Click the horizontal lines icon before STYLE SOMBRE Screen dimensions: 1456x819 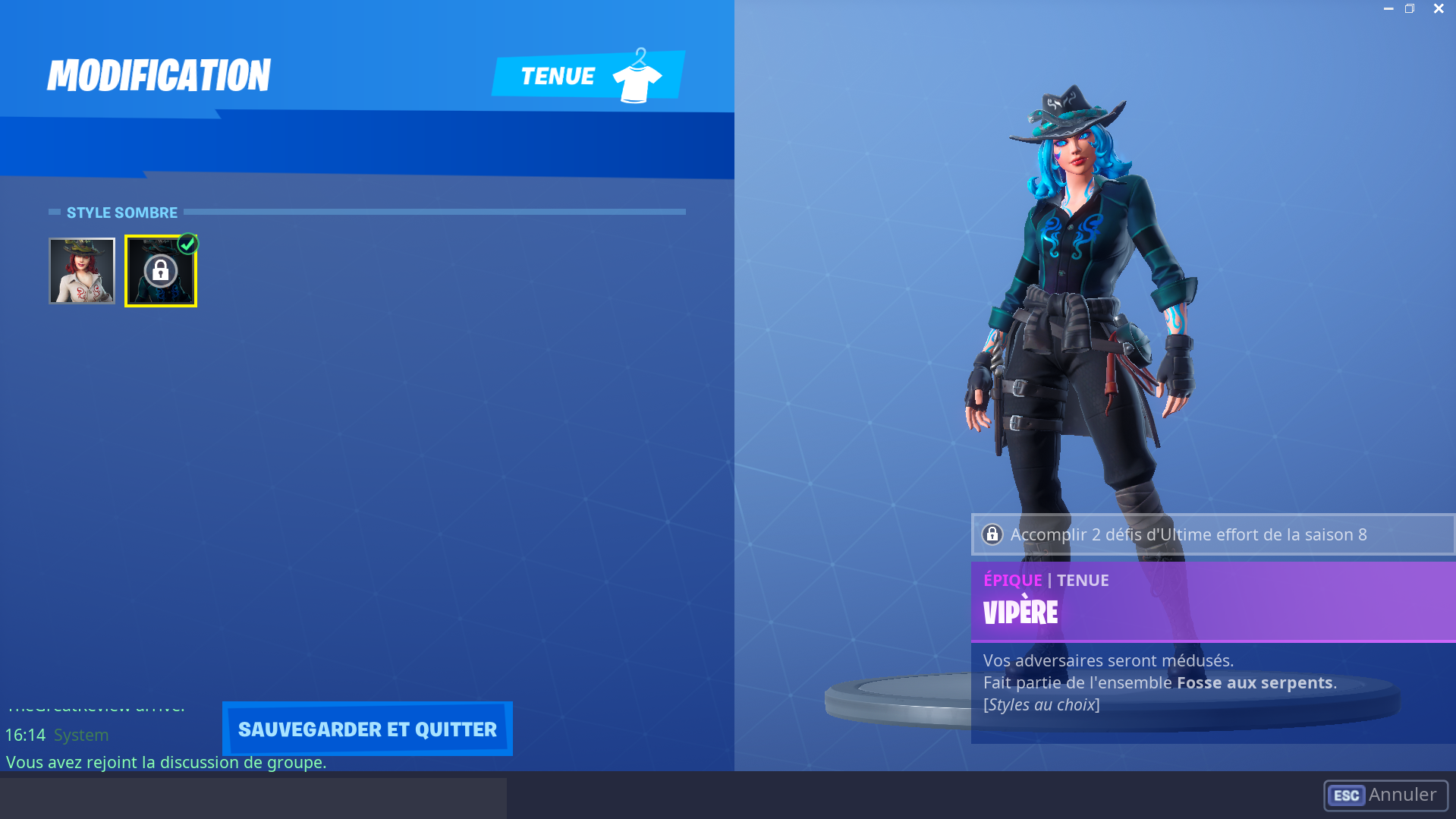[53, 213]
